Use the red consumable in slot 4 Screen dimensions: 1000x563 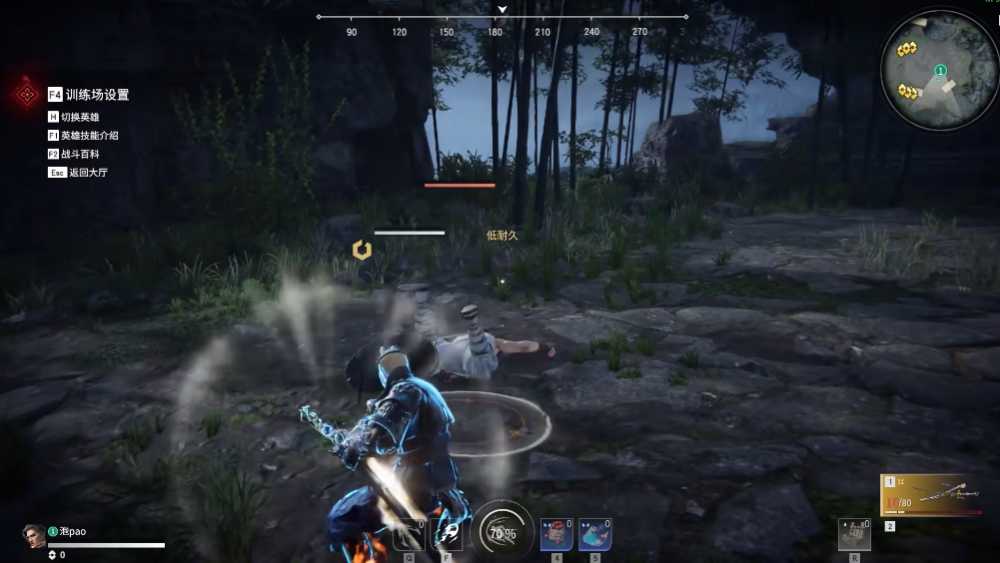(555, 534)
